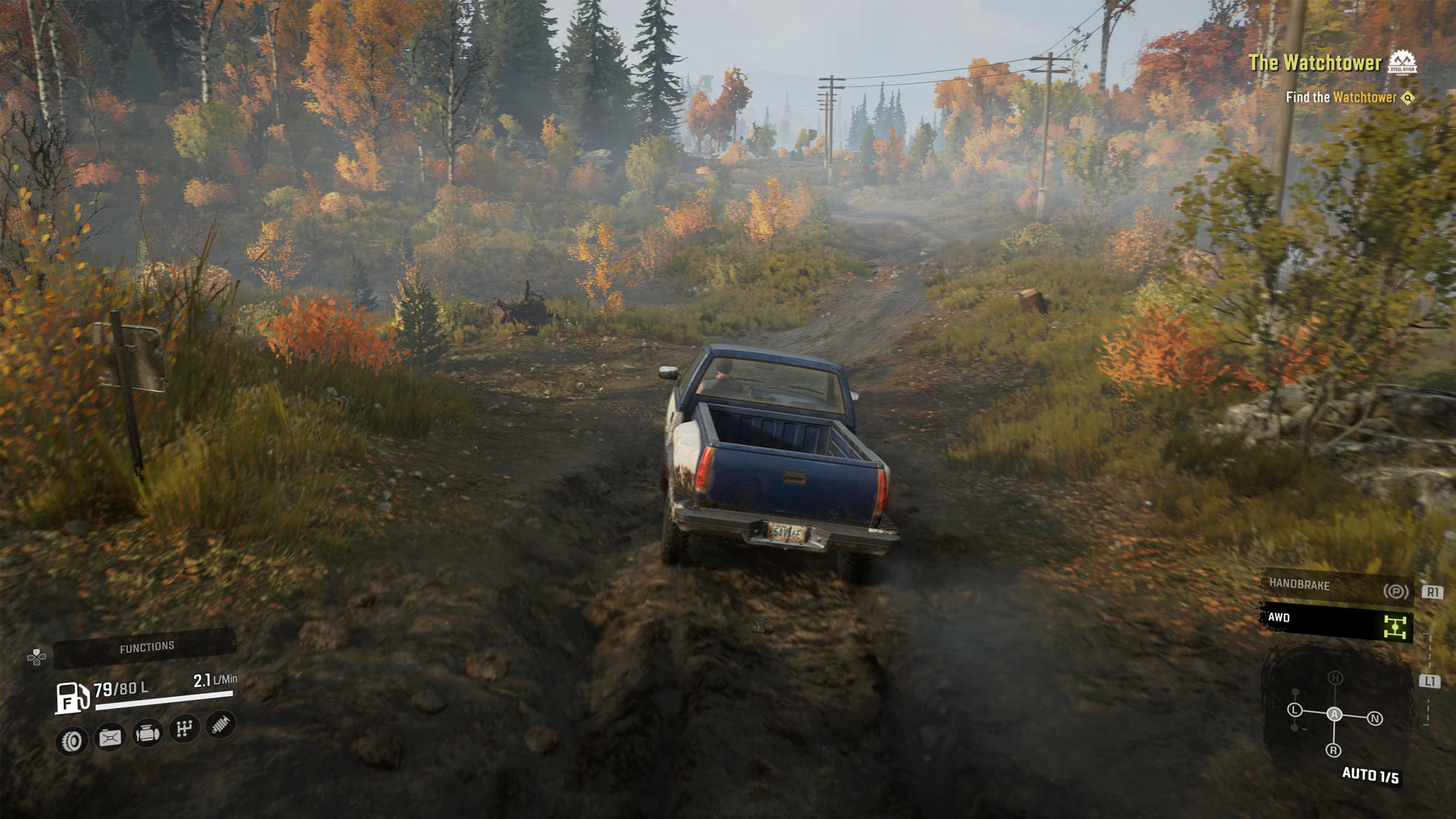Select the suspension spring icon
This screenshot has height=819, width=1456.
220,725
